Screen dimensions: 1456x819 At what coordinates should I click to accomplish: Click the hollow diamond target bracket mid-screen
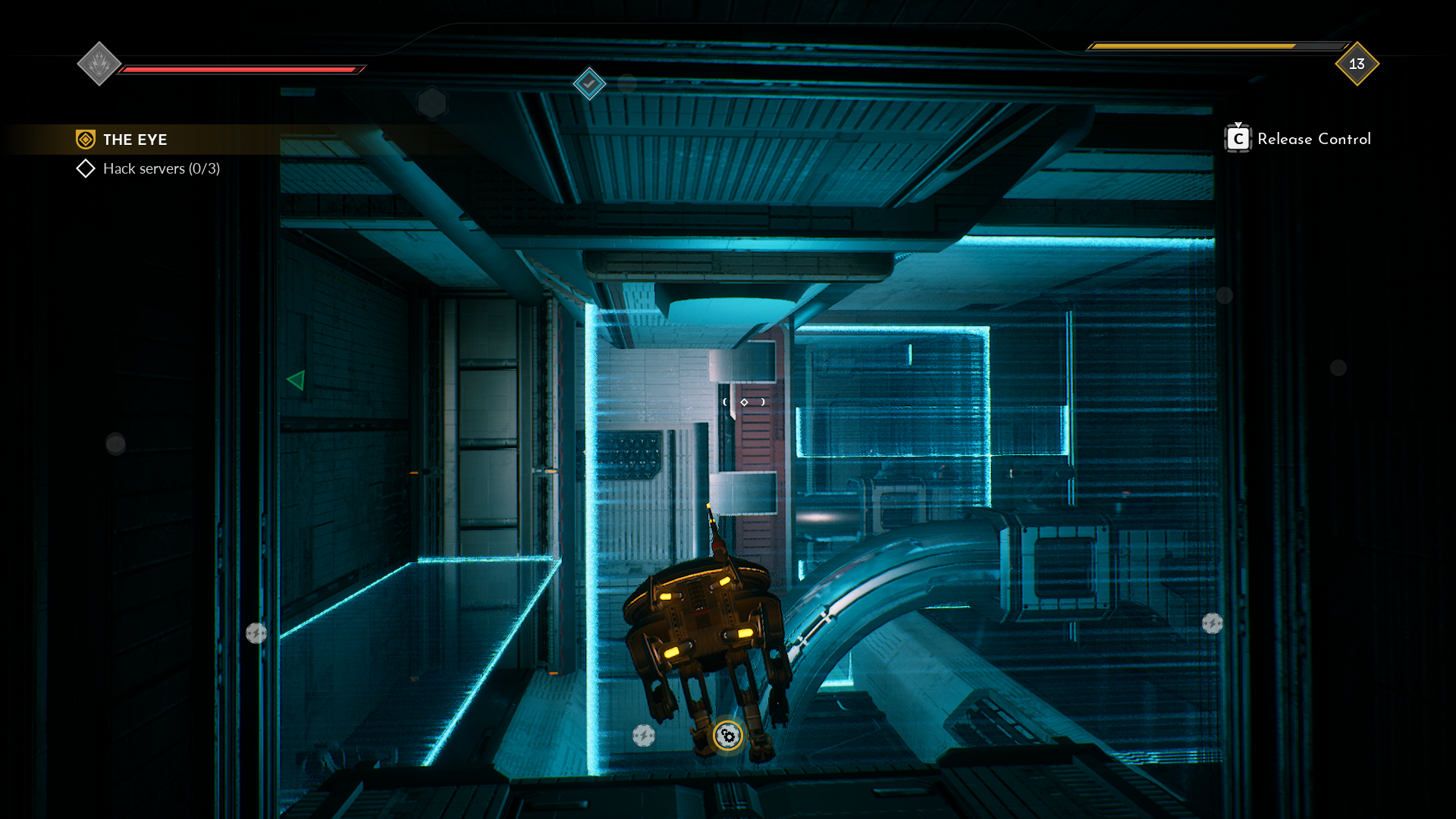pos(745,401)
